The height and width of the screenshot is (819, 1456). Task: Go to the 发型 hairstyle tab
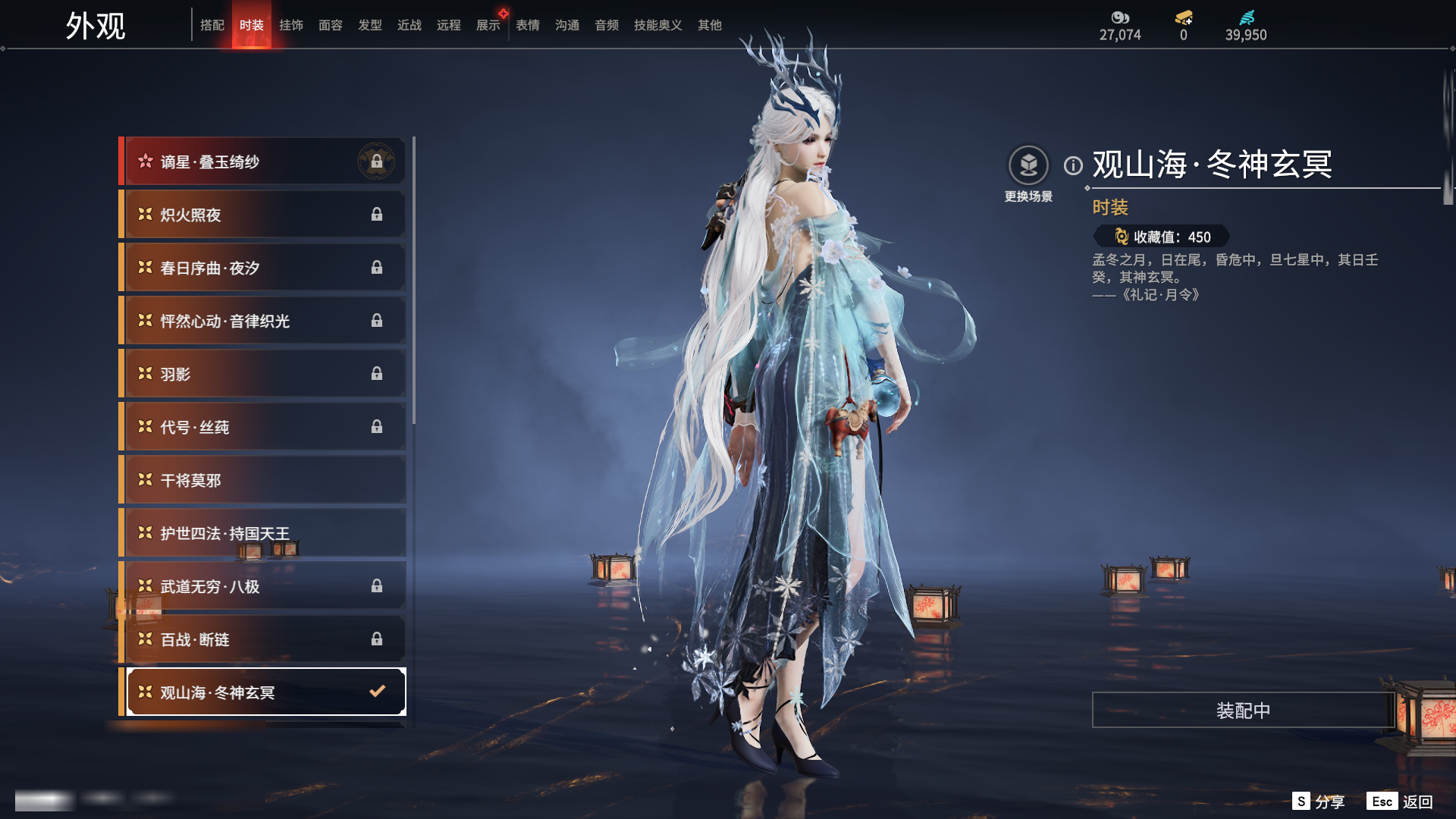[370, 25]
